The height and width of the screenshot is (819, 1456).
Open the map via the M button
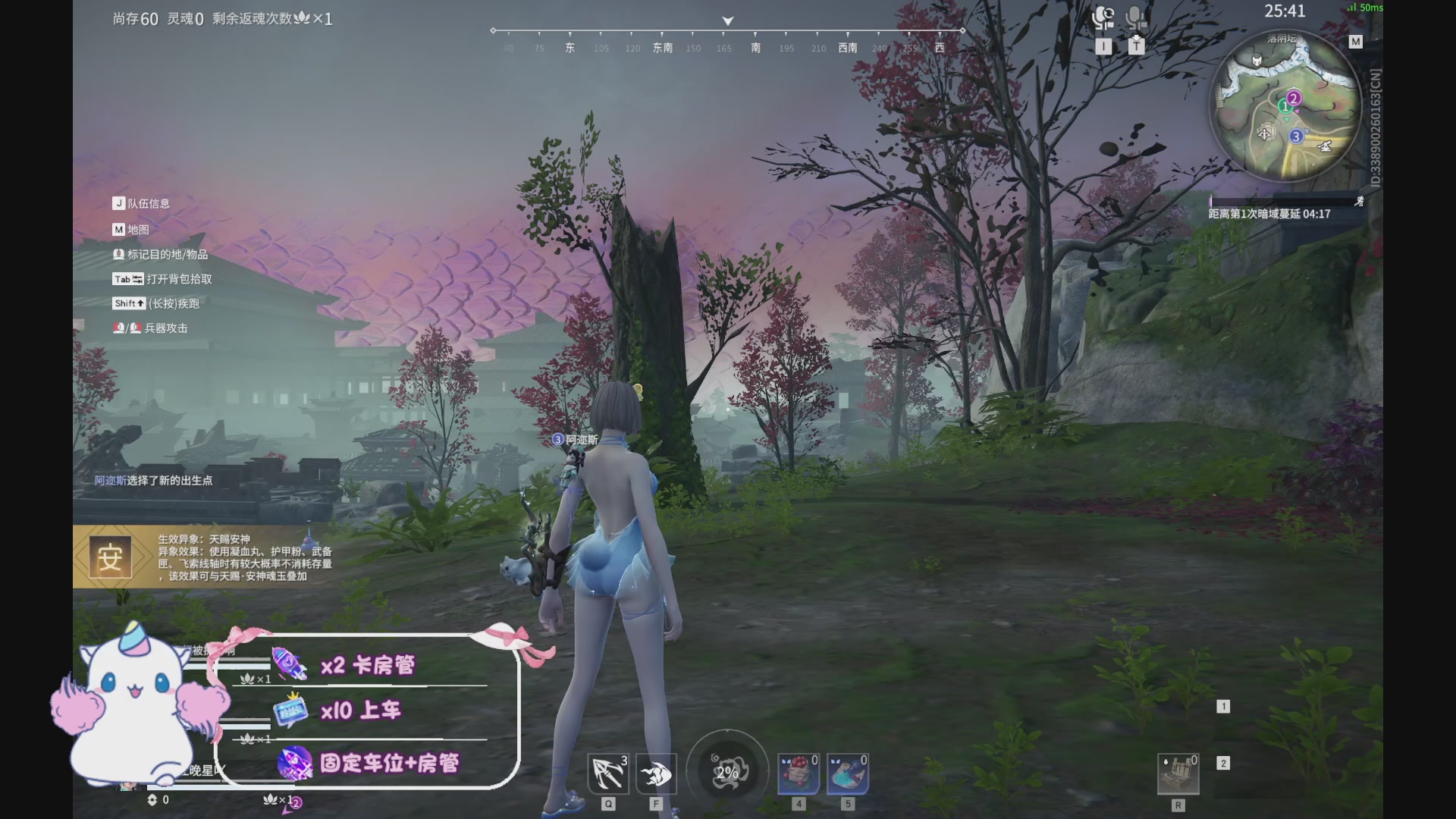[1357, 42]
